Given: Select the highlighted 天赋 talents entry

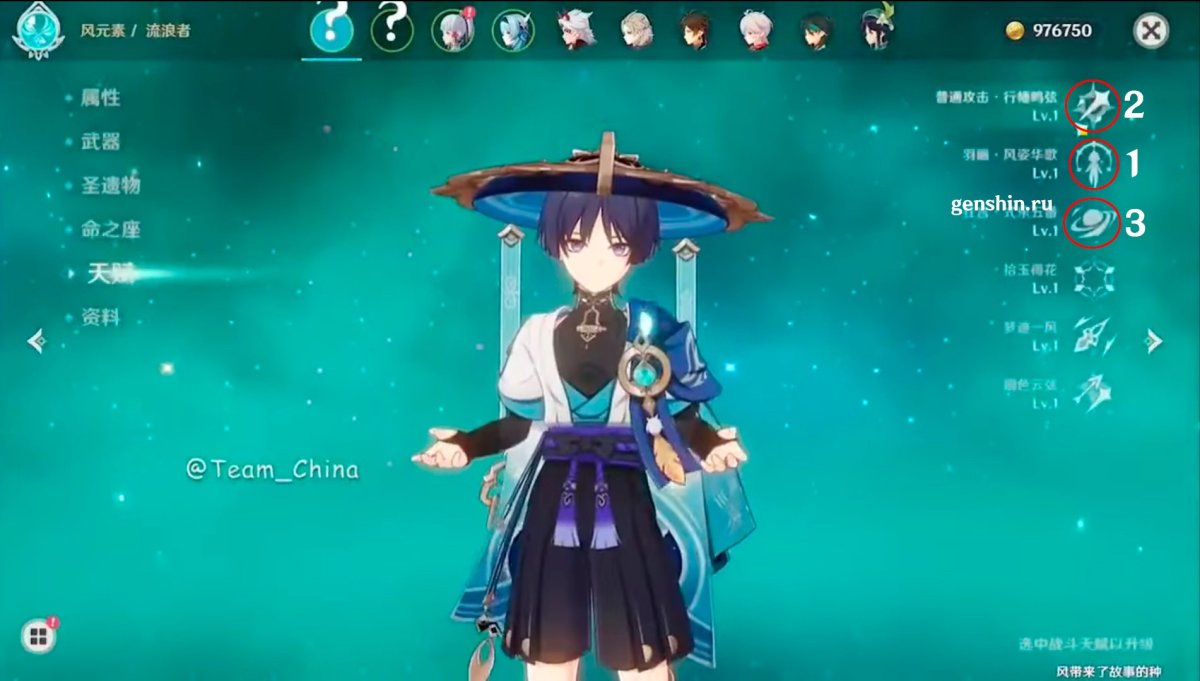Looking at the screenshot, I should [110, 273].
